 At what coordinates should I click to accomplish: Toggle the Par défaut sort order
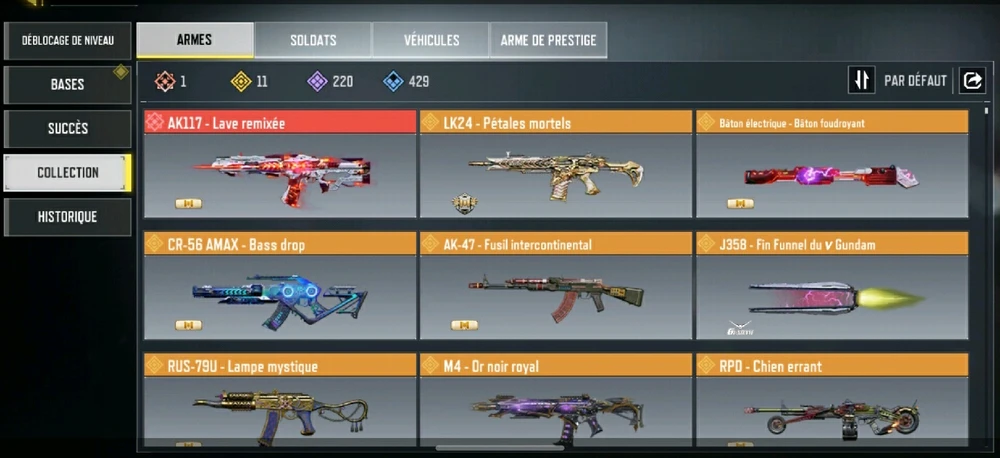(x=862, y=81)
